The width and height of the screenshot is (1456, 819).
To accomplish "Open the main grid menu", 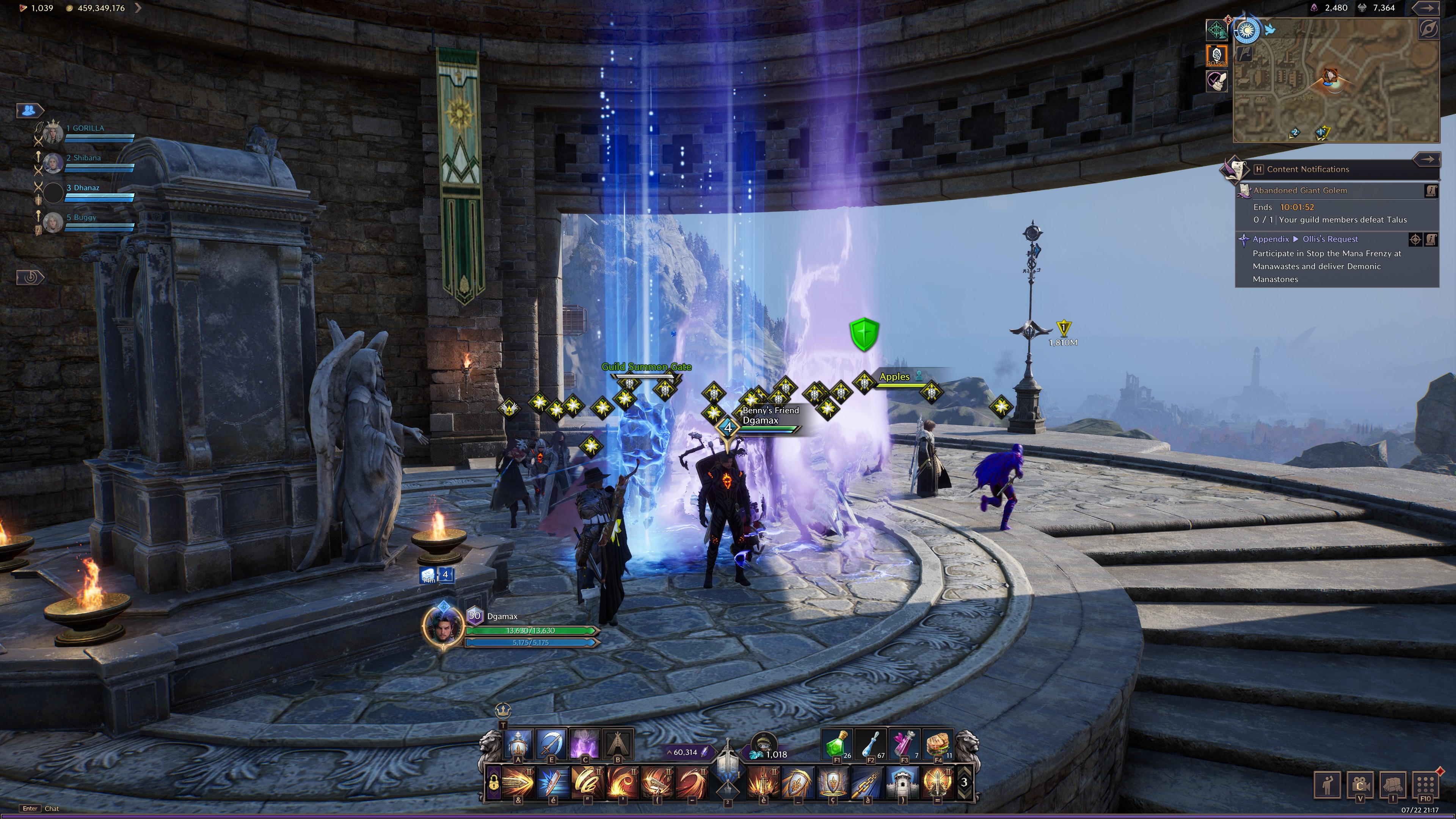I will point(1425,784).
